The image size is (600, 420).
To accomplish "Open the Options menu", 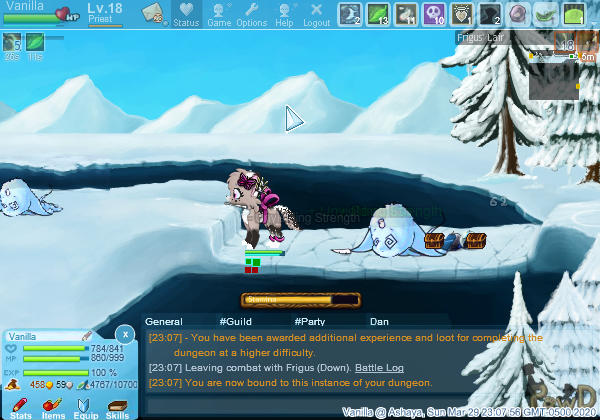I will [251, 14].
